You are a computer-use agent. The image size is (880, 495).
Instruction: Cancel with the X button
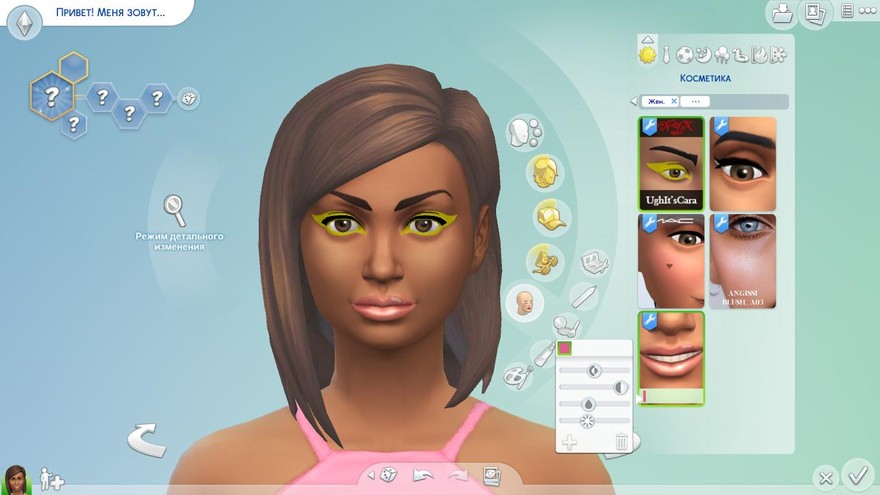[824, 477]
